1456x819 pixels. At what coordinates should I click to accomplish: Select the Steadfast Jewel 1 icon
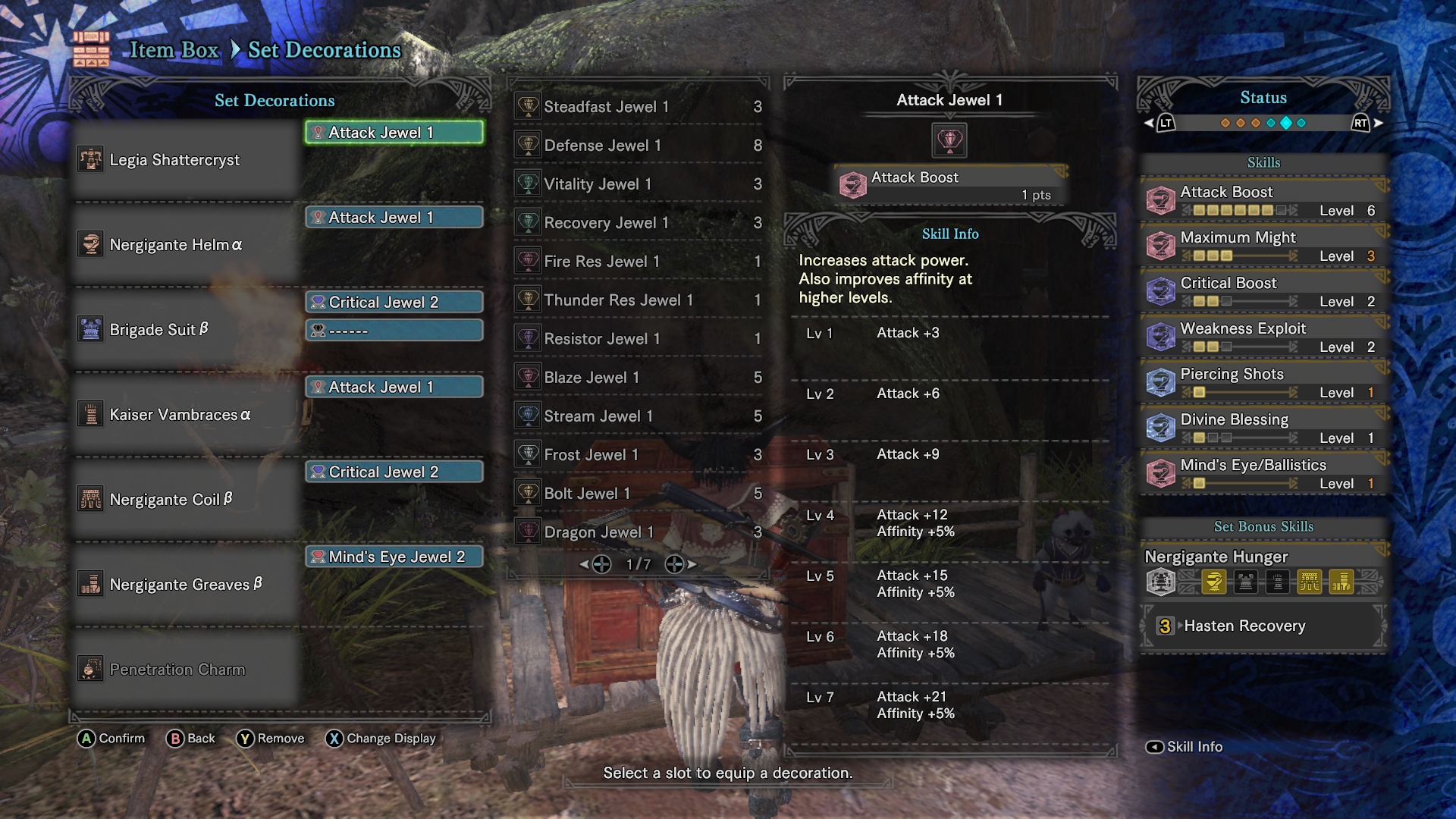point(526,105)
